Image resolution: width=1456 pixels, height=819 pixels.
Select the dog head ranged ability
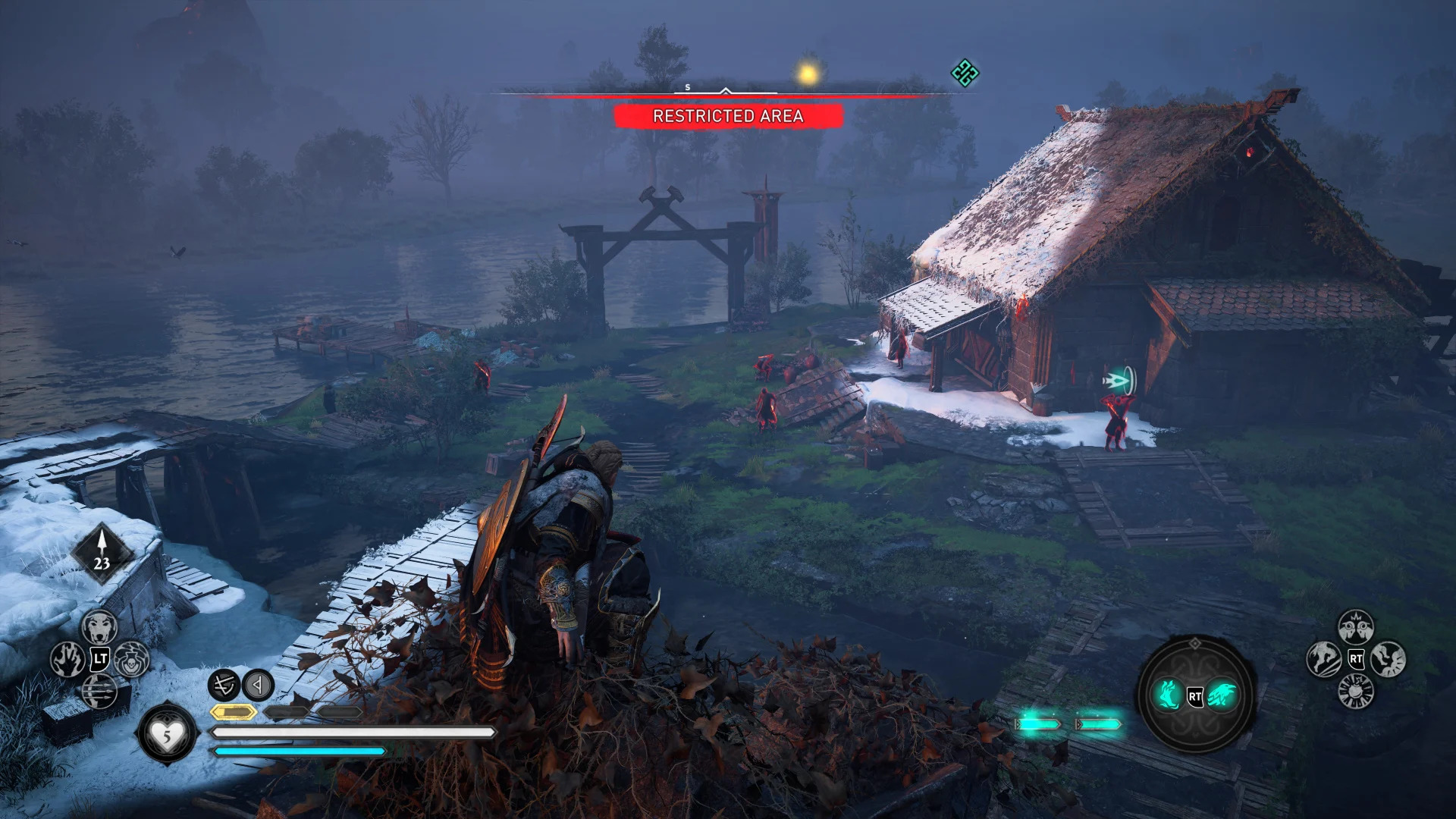[x=99, y=627]
